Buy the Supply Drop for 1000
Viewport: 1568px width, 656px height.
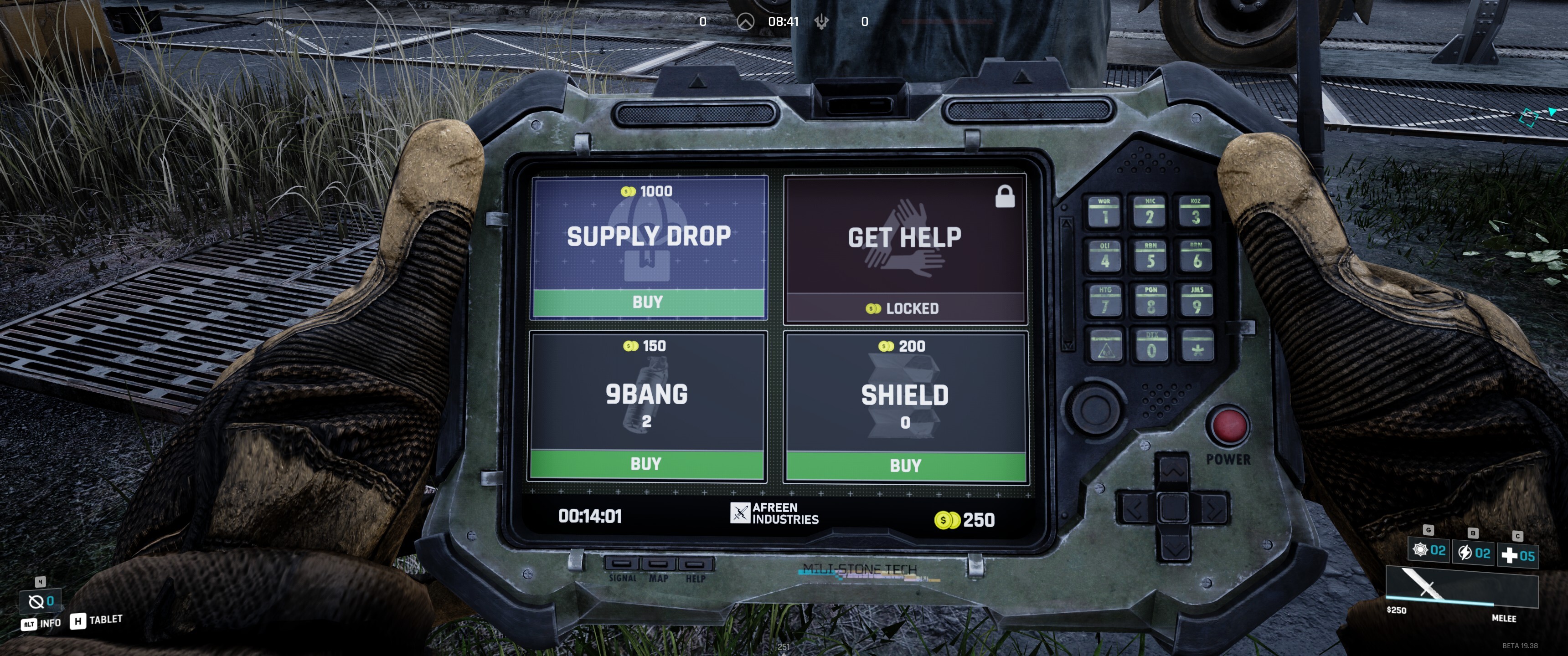coord(648,302)
